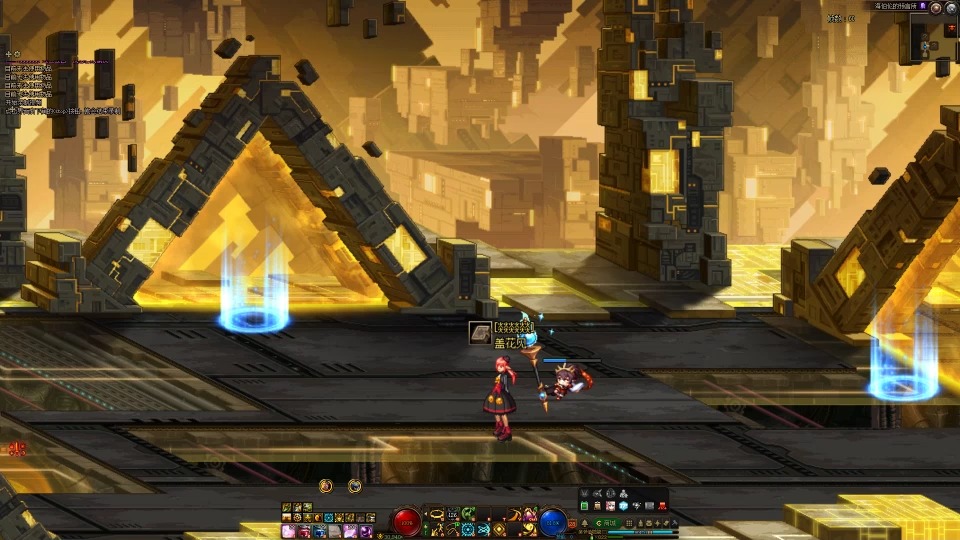The height and width of the screenshot is (540, 960).
Task: Click the blue round buff icon
Action: 355,486
